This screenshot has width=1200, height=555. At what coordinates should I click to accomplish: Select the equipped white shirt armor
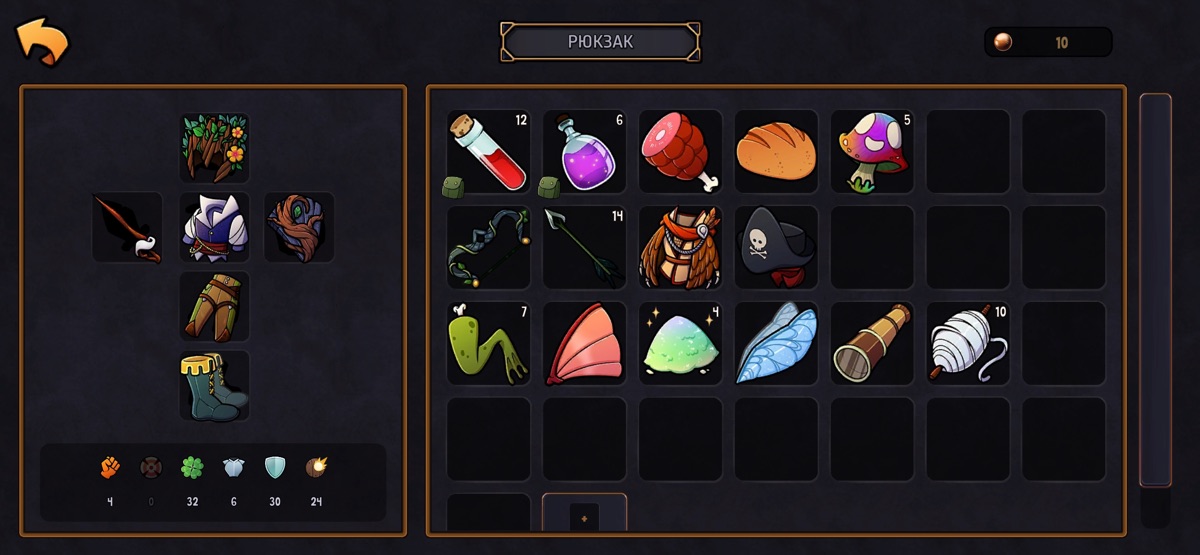[214, 227]
